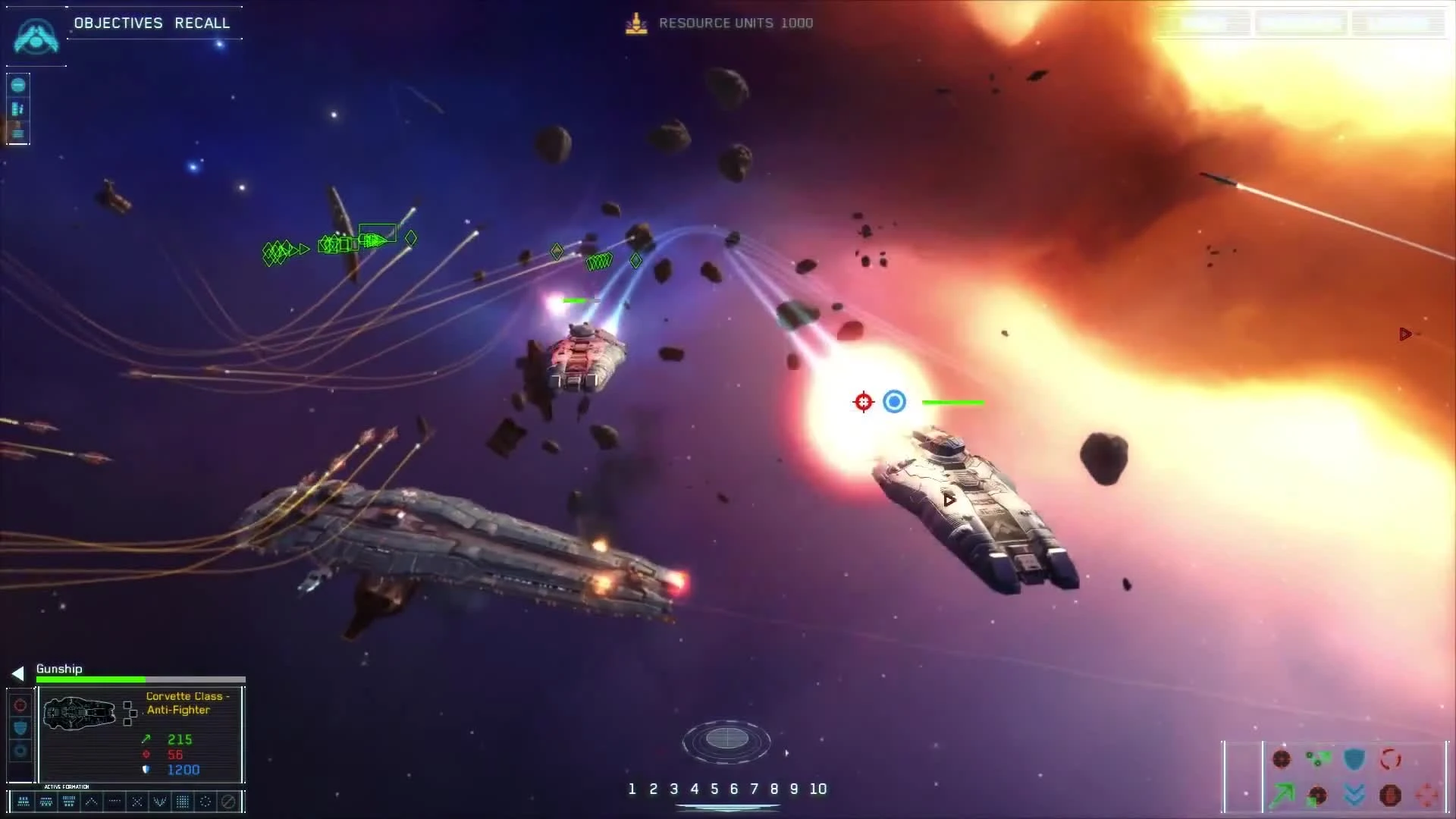The height and width of the screenshot is (819, 1456).
Task: Select the faction emblem in top-left corner
Action: tap(35, 36)
